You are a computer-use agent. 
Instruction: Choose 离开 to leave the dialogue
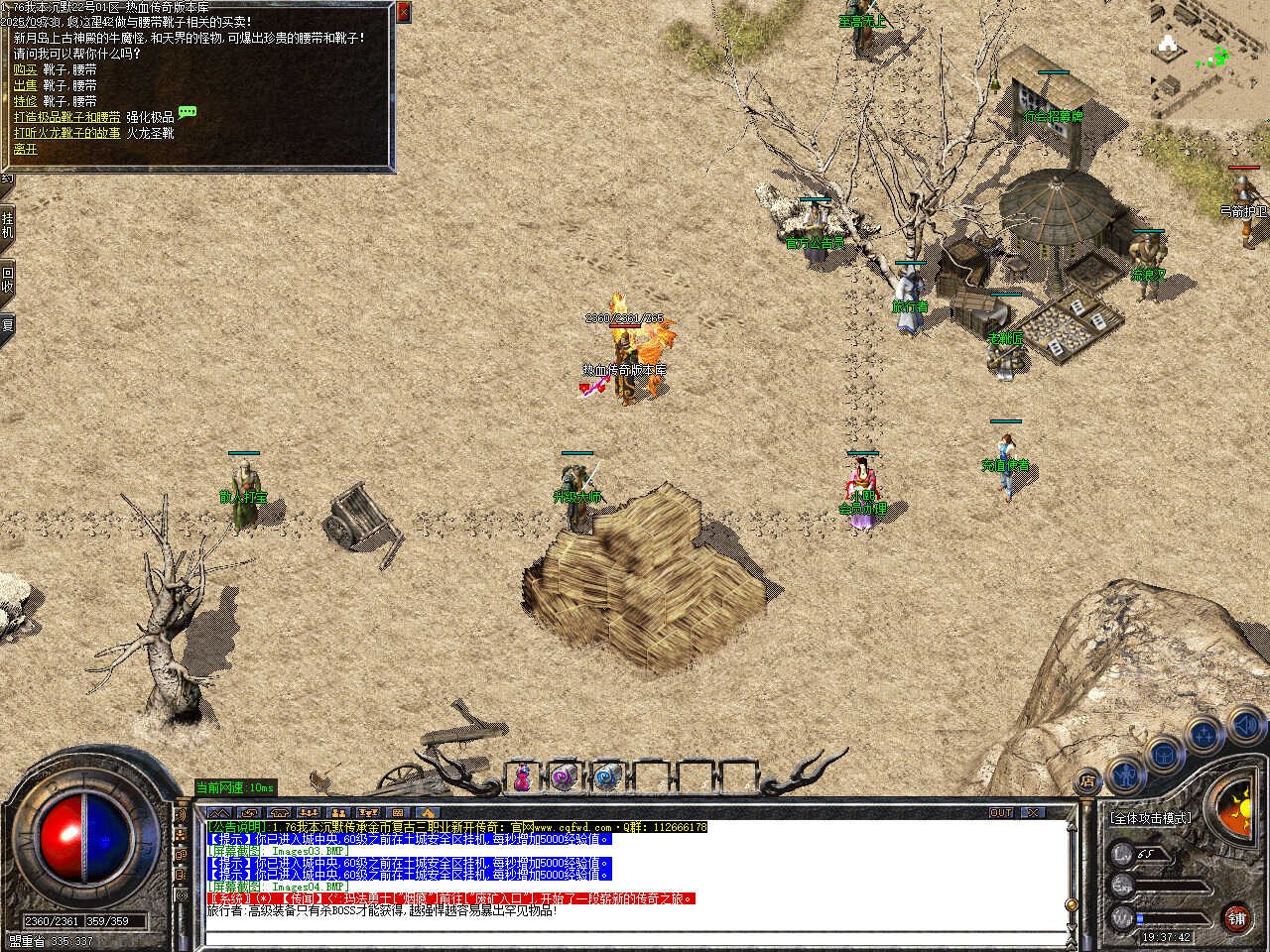tap(25, 149)
